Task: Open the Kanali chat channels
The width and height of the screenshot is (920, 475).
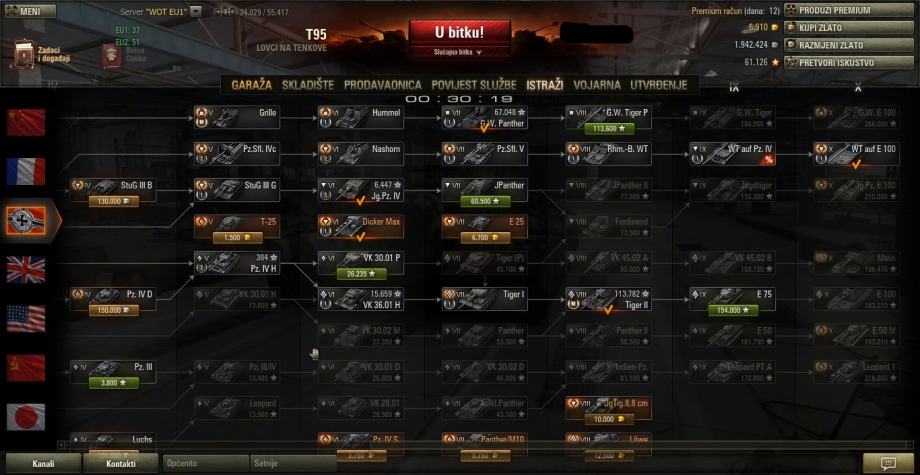Action: 44,464
